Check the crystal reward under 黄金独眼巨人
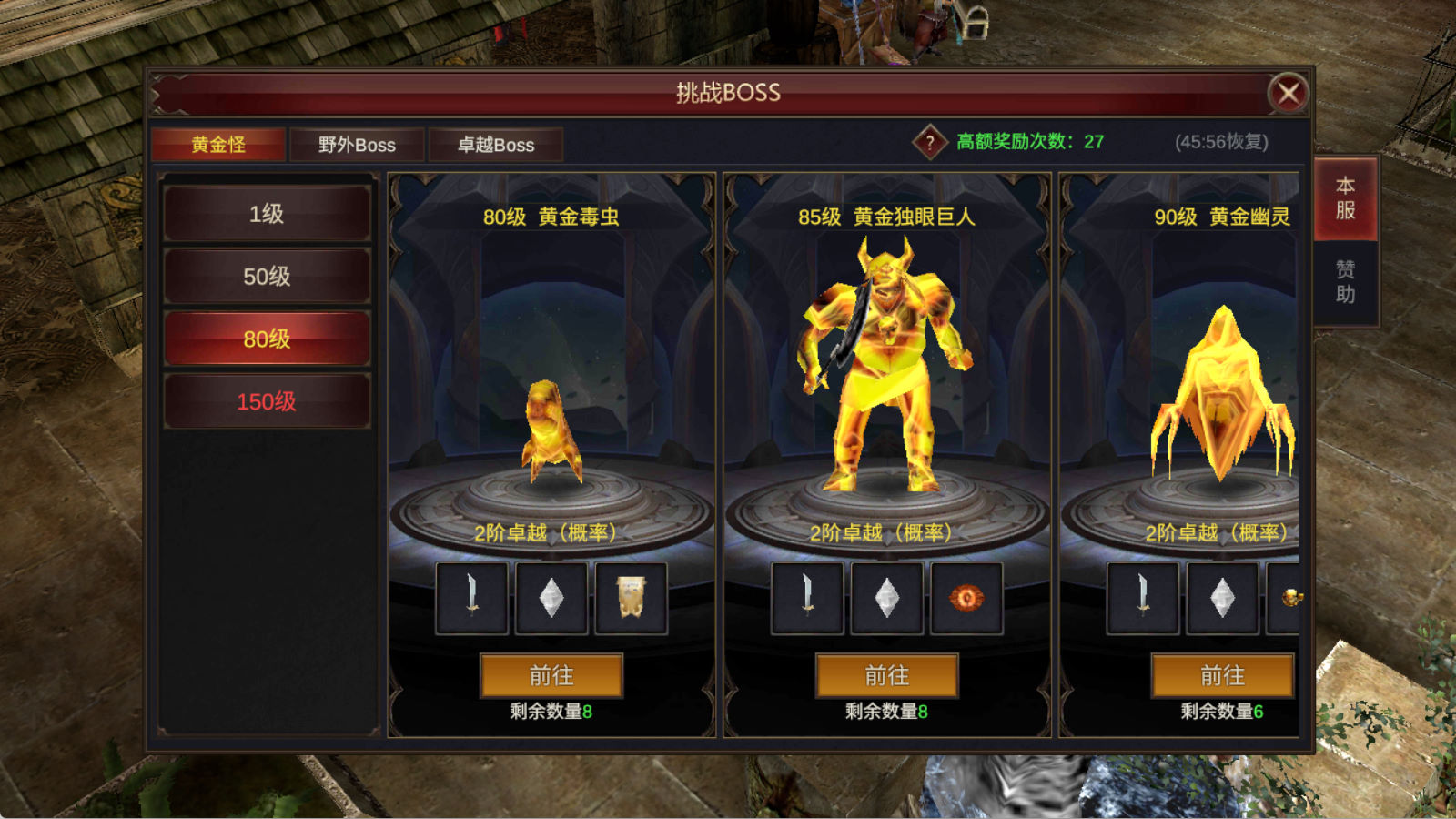 (887, 598)
